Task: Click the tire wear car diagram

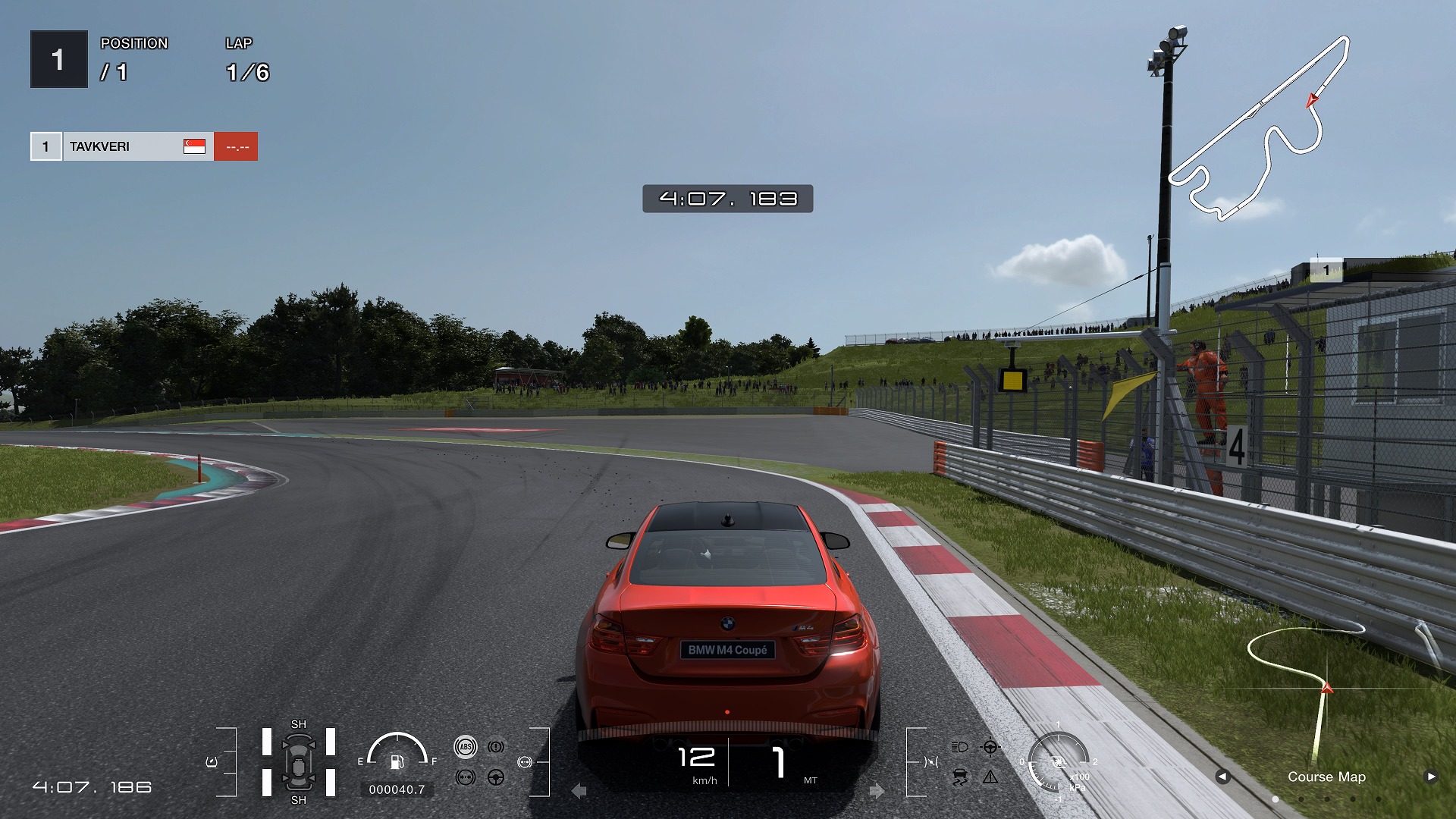Action: pyautogui.click(x=299, y=762)
